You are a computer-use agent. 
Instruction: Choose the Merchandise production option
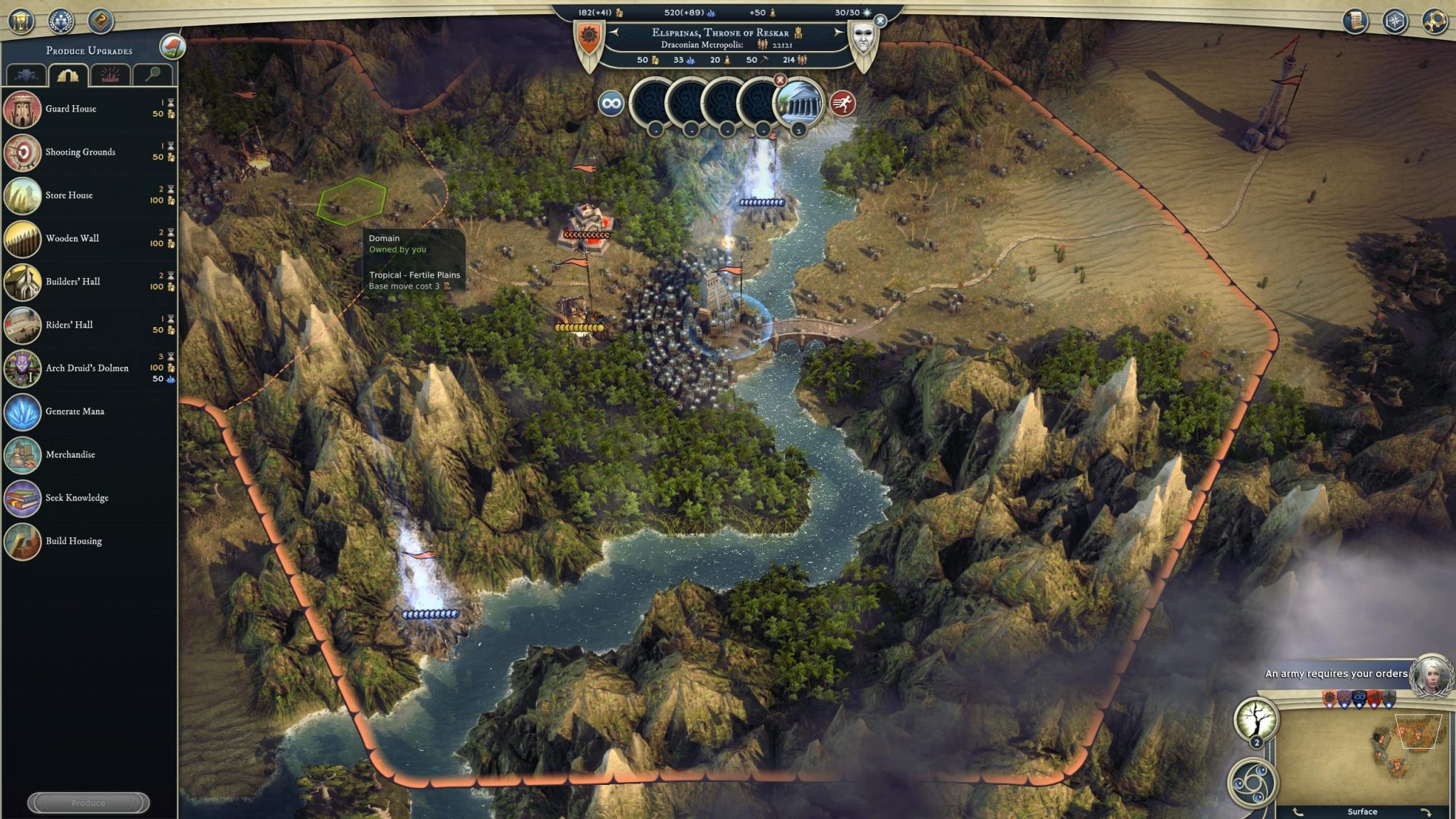point(70,455)
